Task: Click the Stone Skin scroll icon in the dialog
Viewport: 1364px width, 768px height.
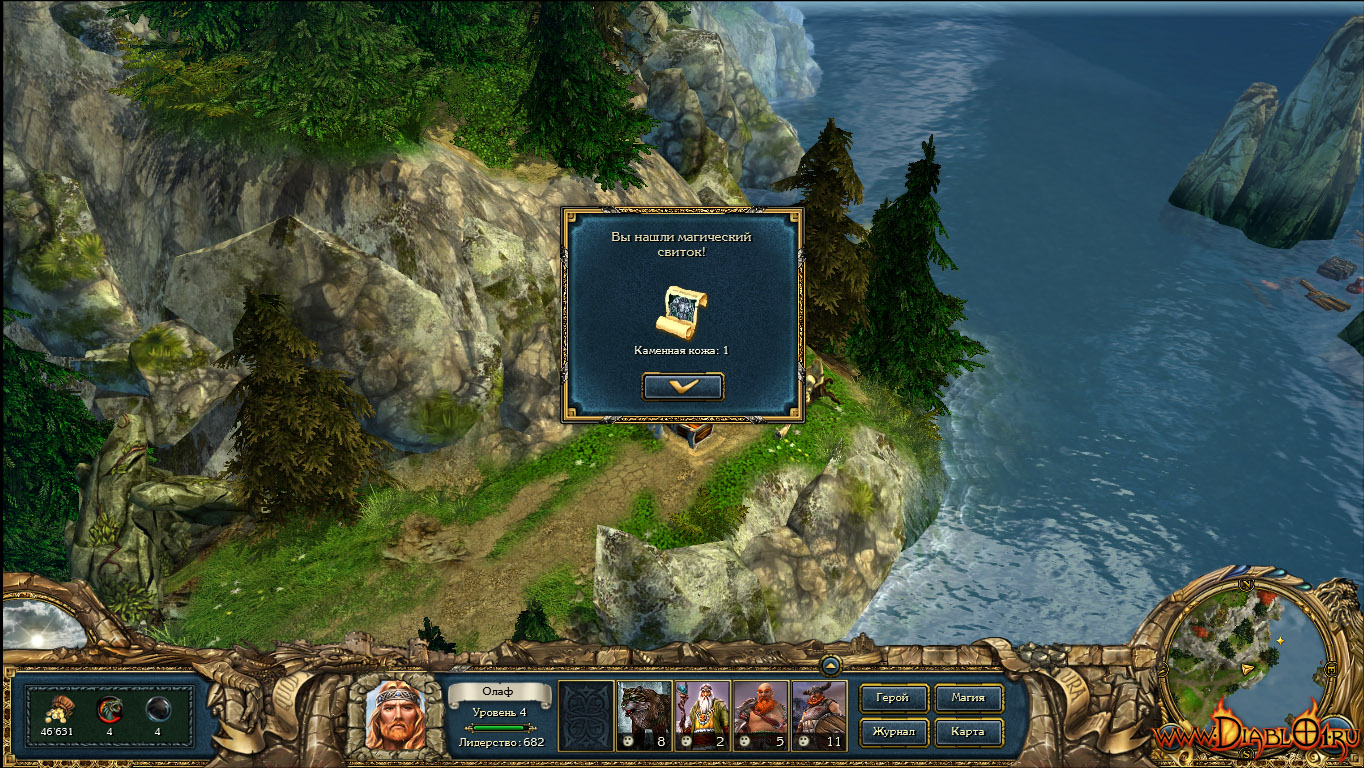Action: point(682,311)
